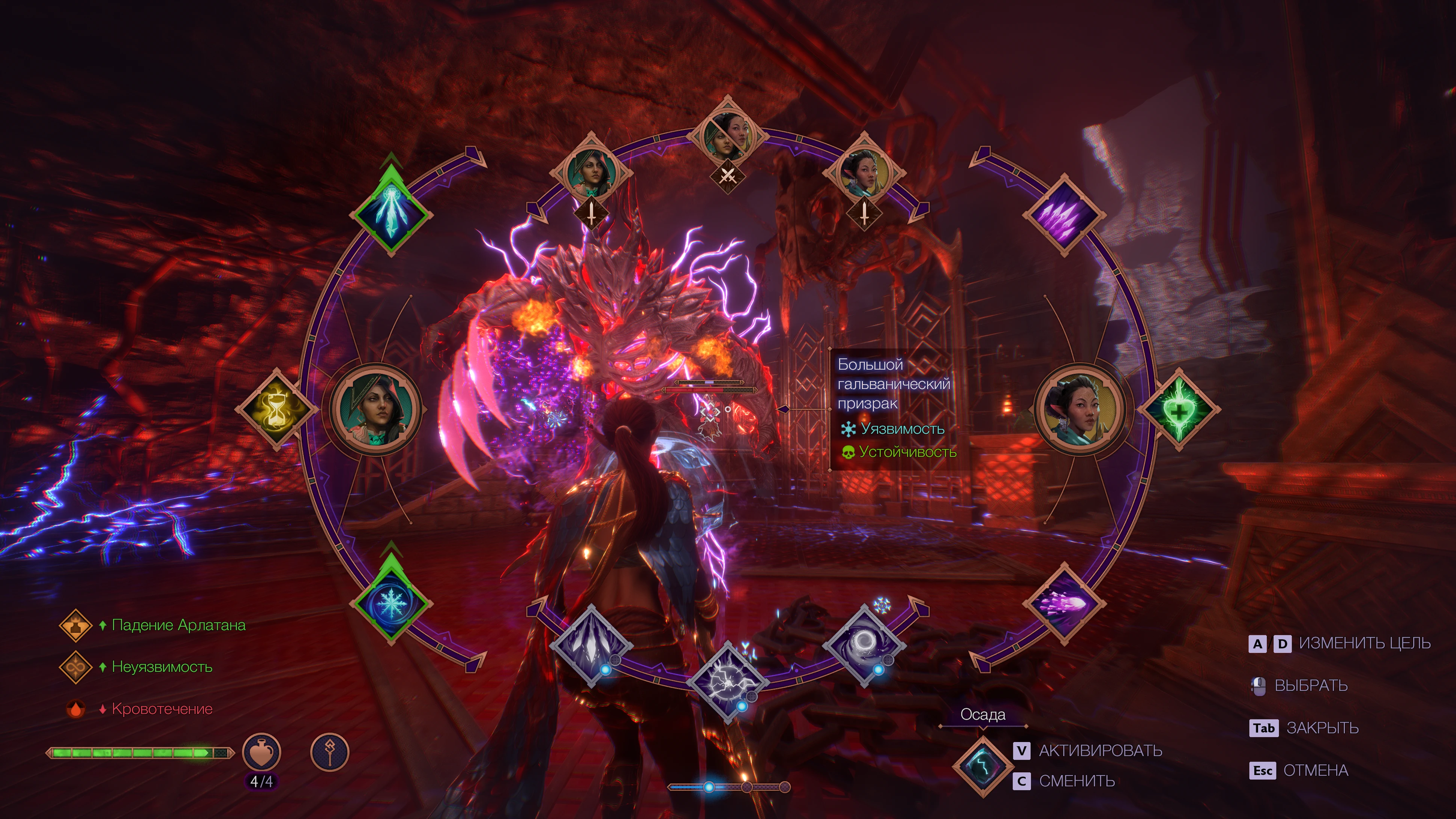Select the dark-haired companion's large portrait on the left
The height and width of the screenshot is (819, 1456).
[x=375, y=408]
